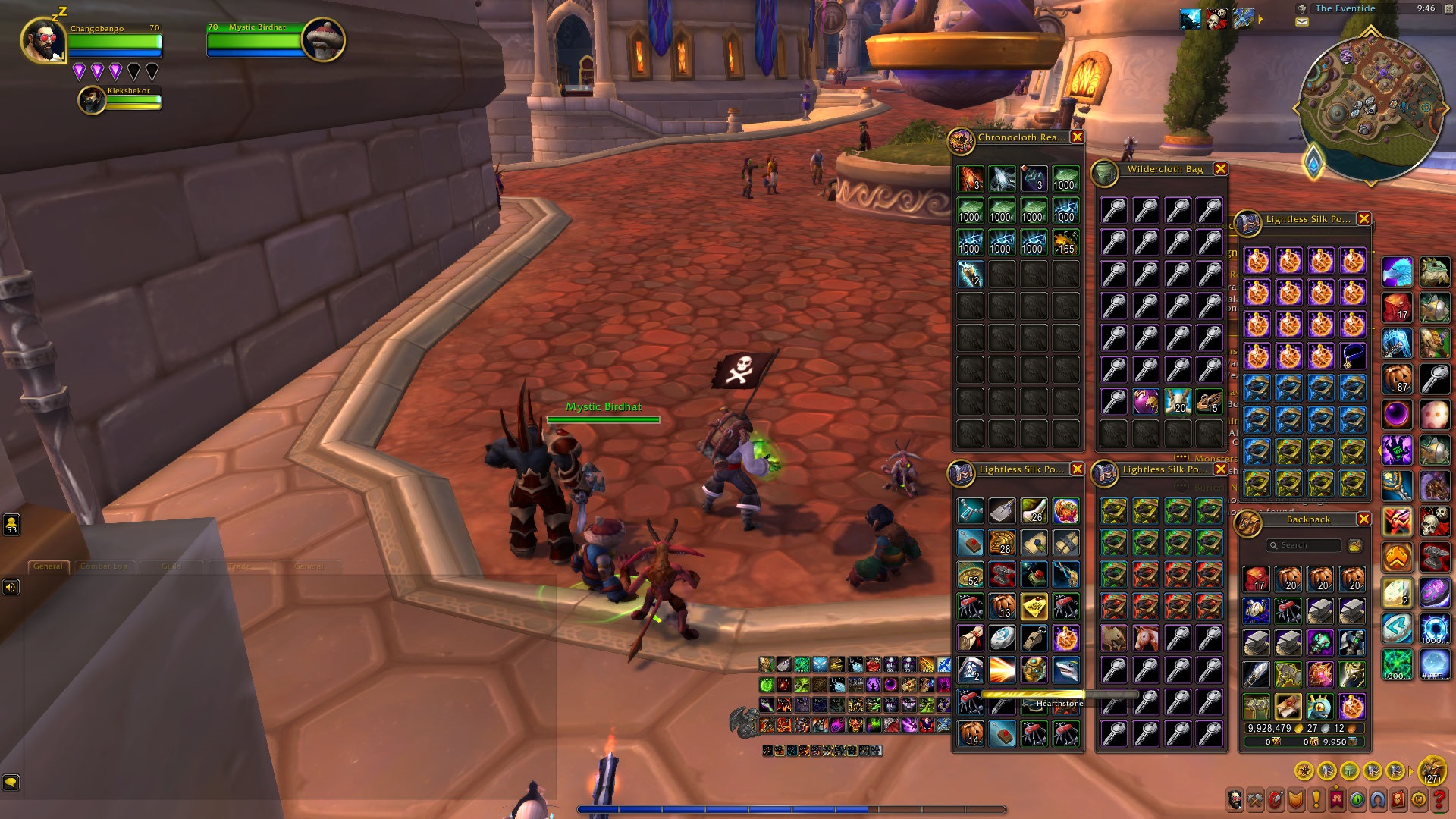
Task: Select the Changobango player portrait
Action: pyautogui.click(x=43, y=40)
